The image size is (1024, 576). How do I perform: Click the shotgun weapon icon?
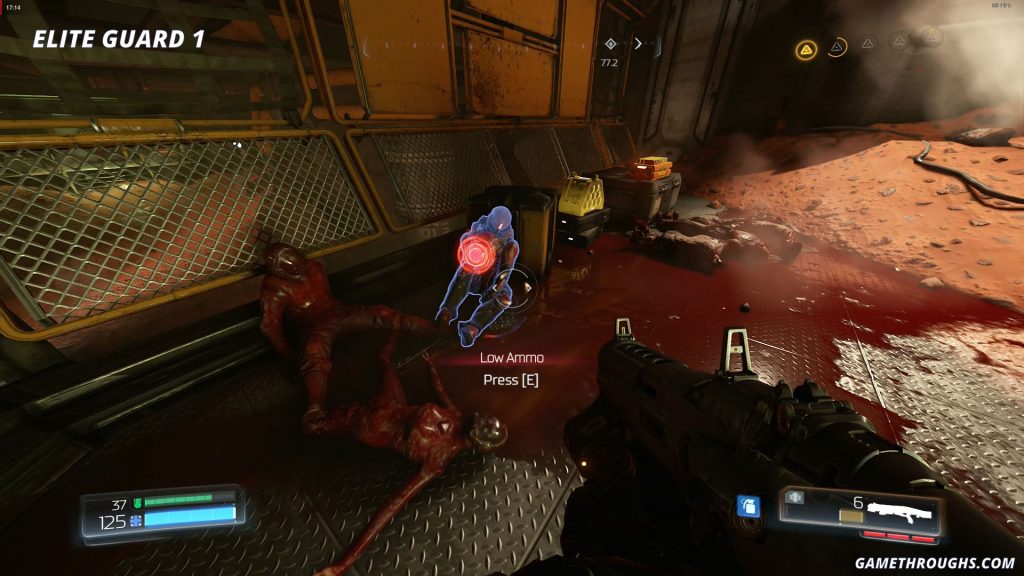(899, 513)
